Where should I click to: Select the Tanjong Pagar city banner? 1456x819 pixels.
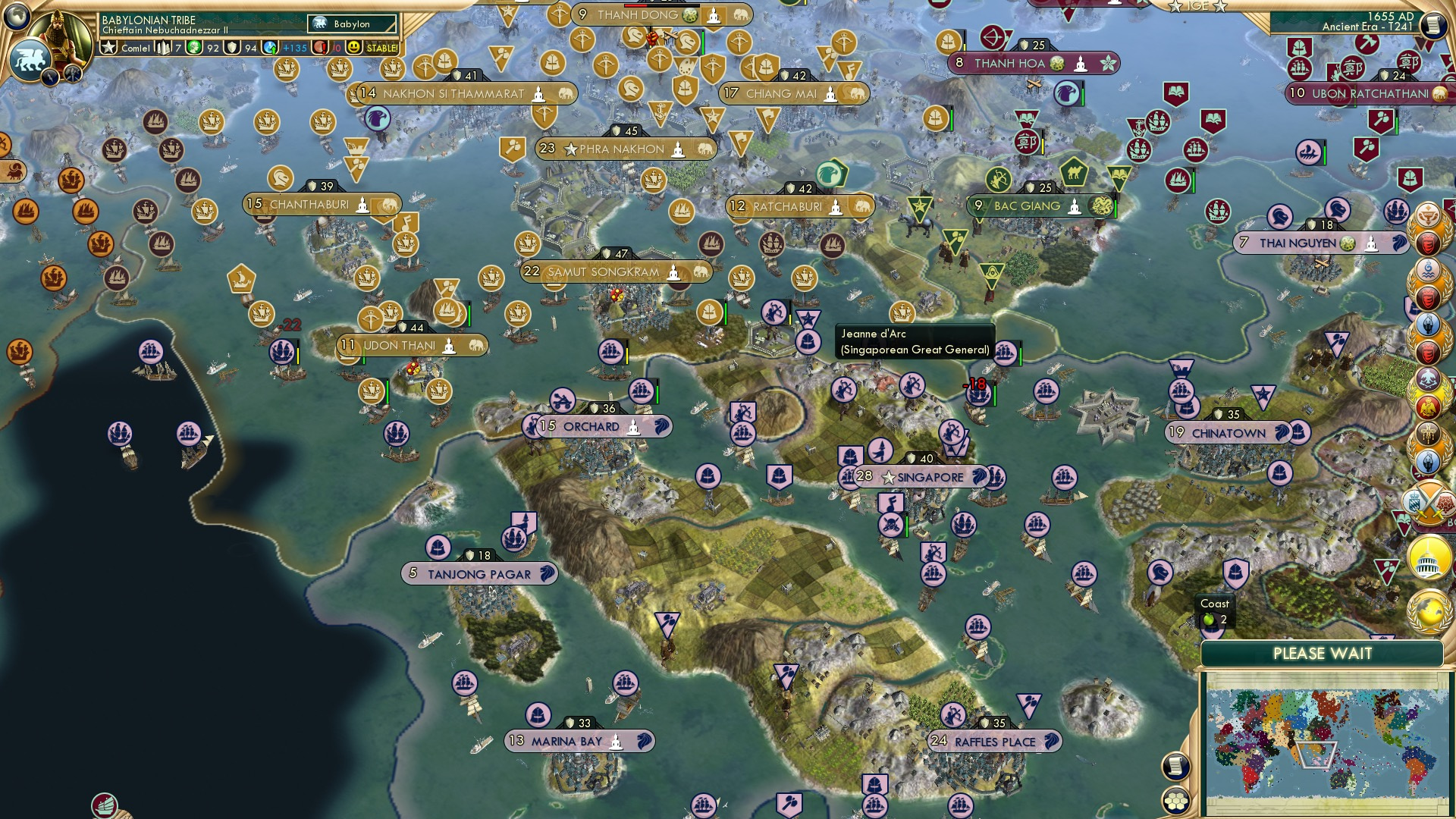[x=479, y=574]
